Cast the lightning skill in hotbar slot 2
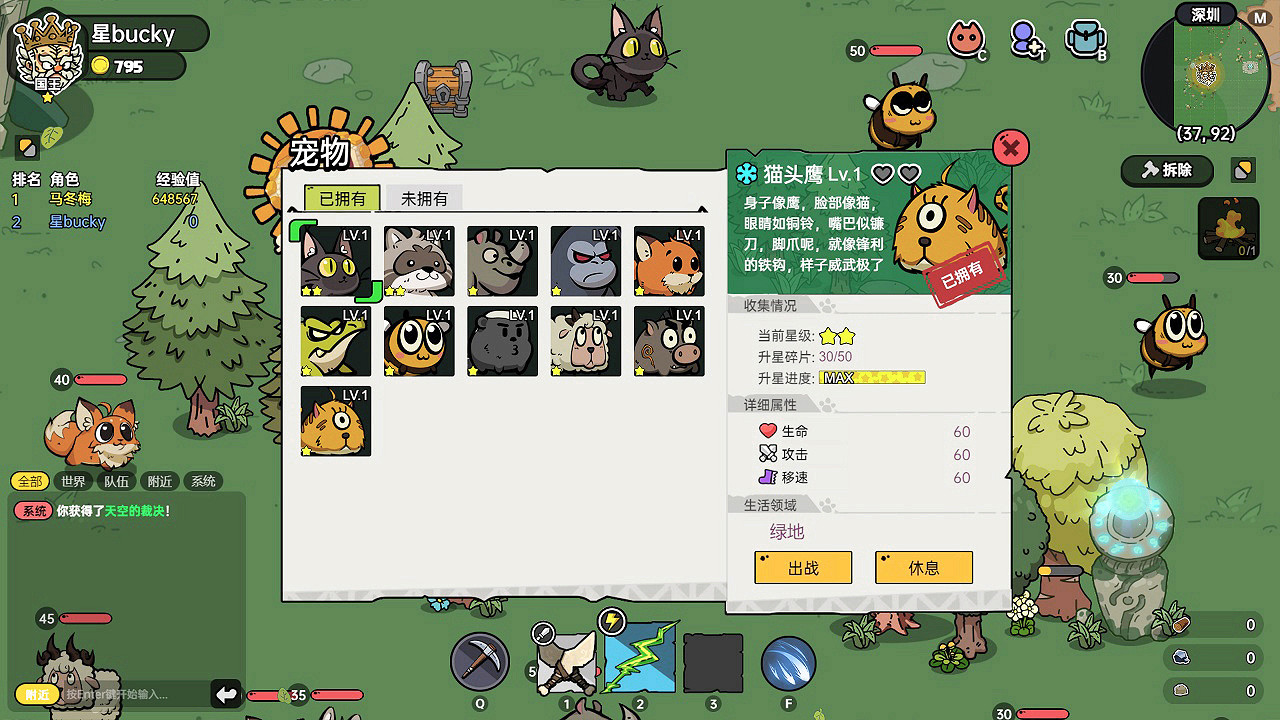This screenshot has height=720, width=1280. click(641, 661)
